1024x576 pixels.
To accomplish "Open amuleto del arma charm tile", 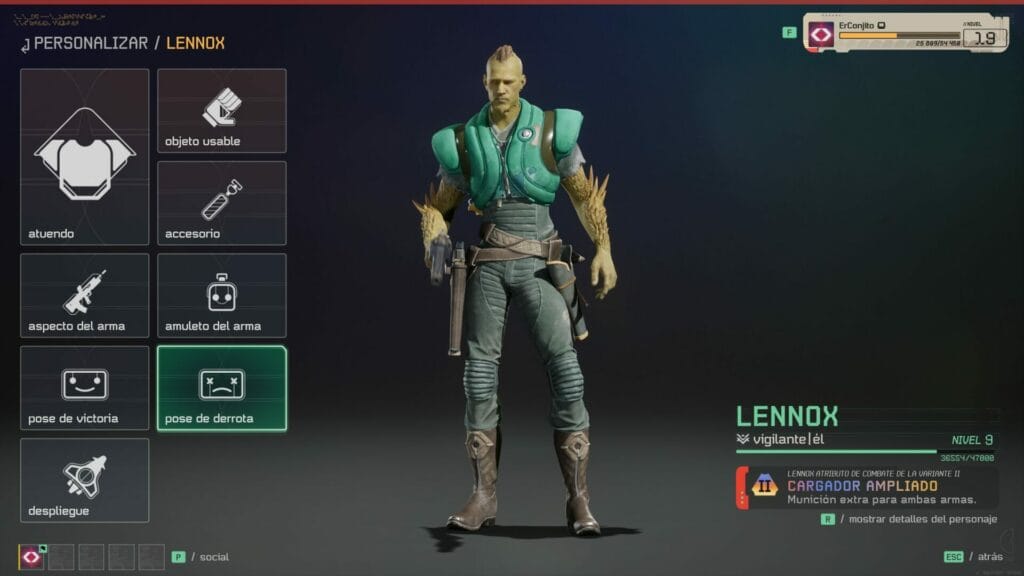I will click(x=222, y=295).
